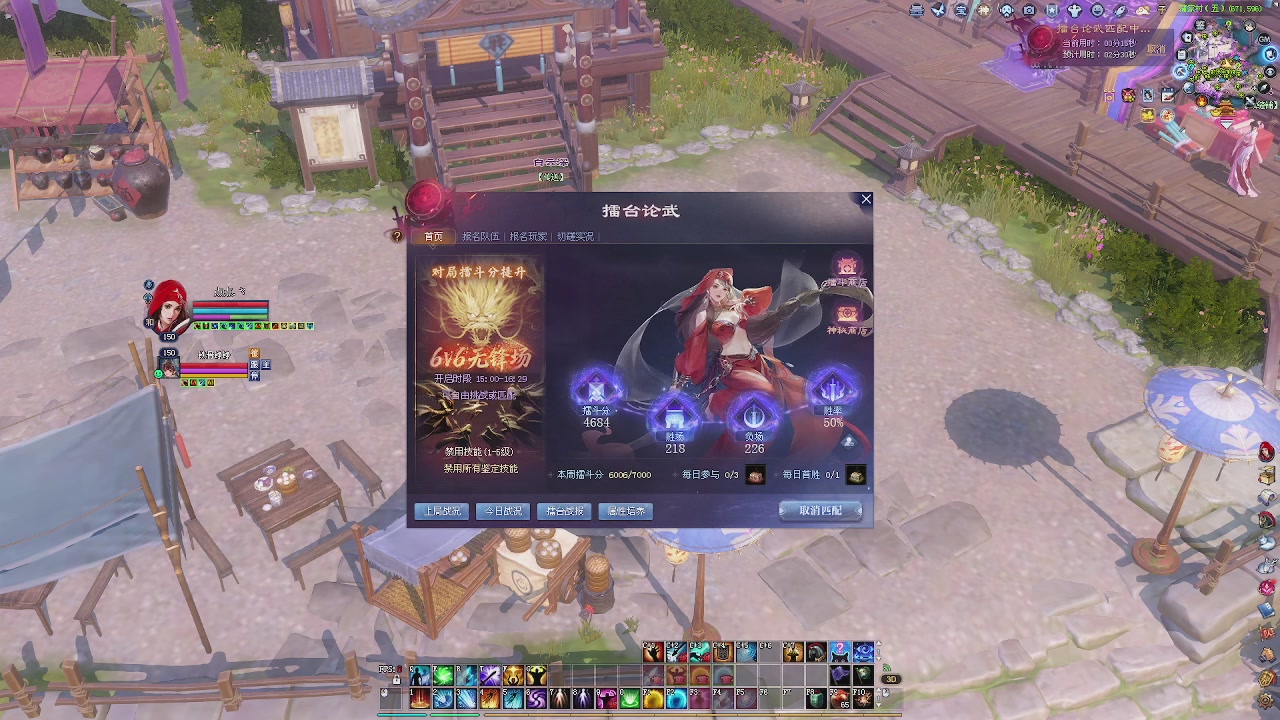Screen dimensions: 1280x720
Task: Toggle the hotbar lock padlock icon
Action: [397, 680]
